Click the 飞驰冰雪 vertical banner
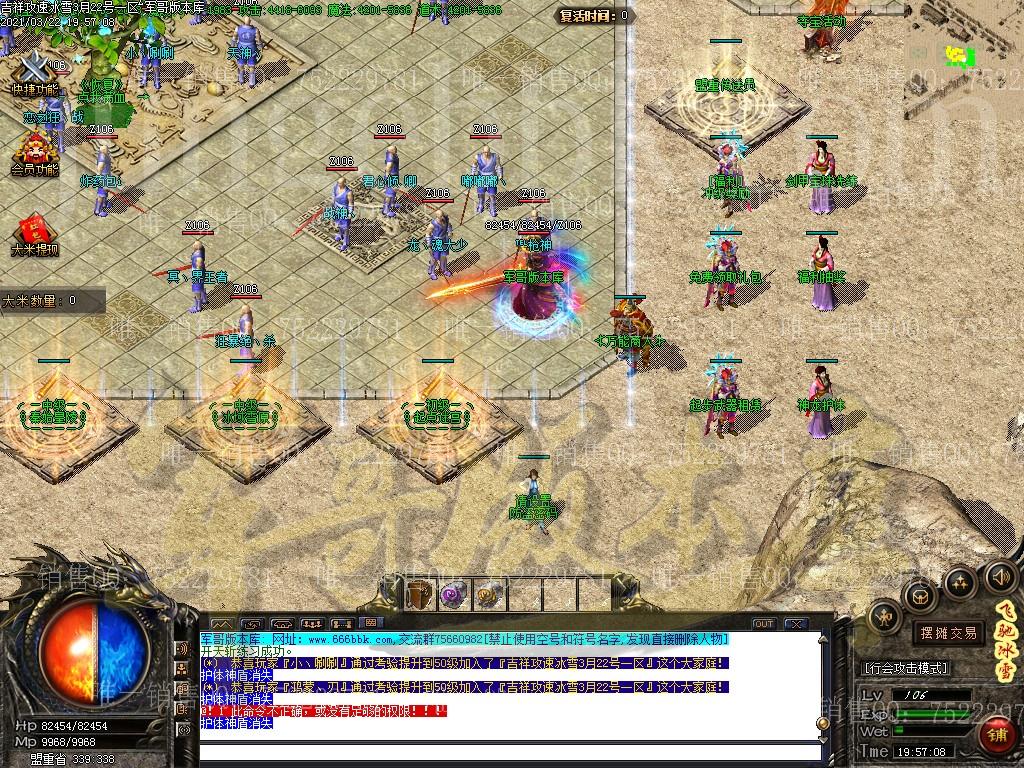The width and height of the screenshot is (1024, 768). (1007, 642)
